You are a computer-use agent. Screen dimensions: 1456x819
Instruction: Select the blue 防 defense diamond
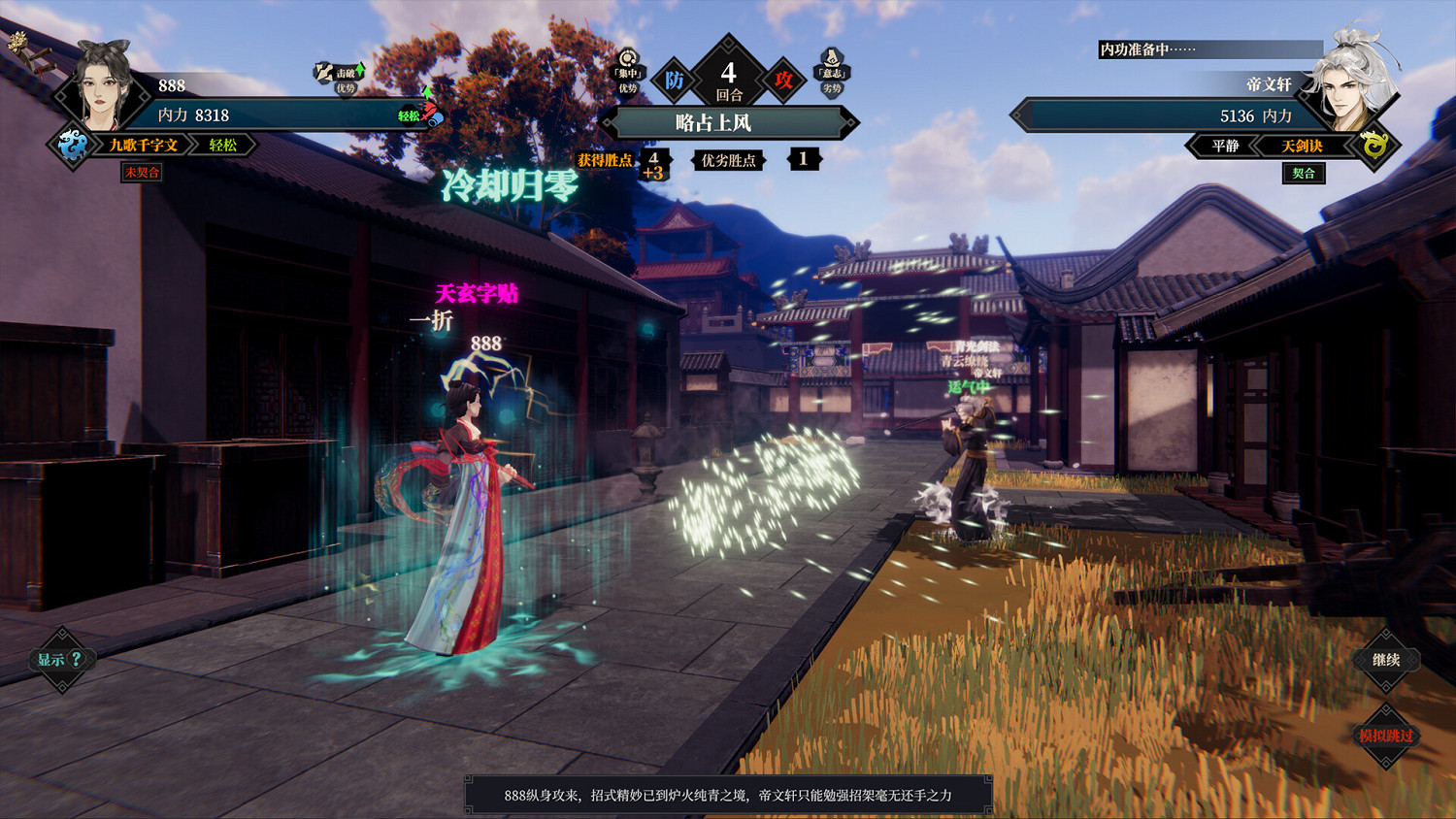point(674,82)
